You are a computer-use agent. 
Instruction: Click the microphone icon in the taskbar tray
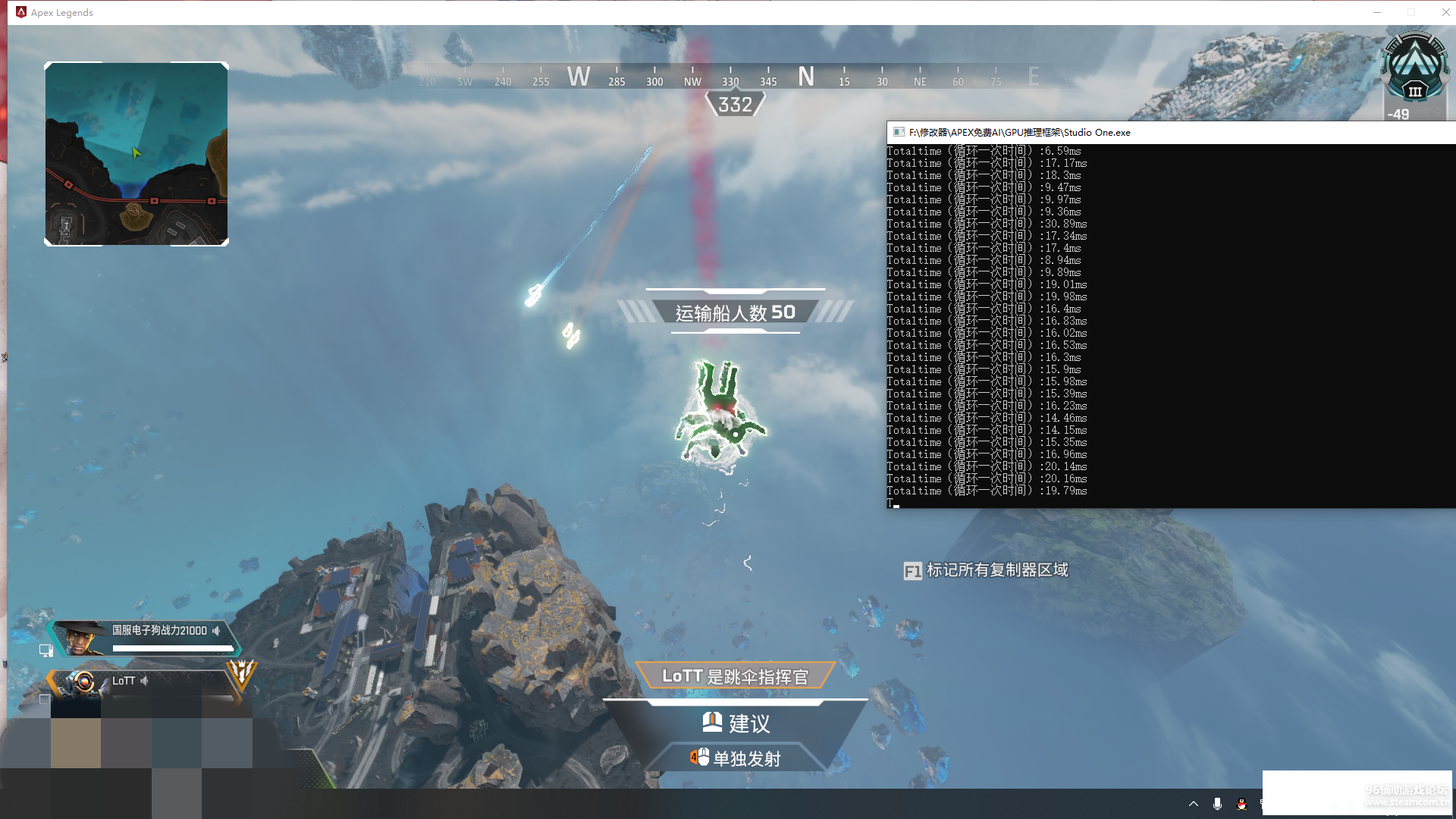point(1217,804)
